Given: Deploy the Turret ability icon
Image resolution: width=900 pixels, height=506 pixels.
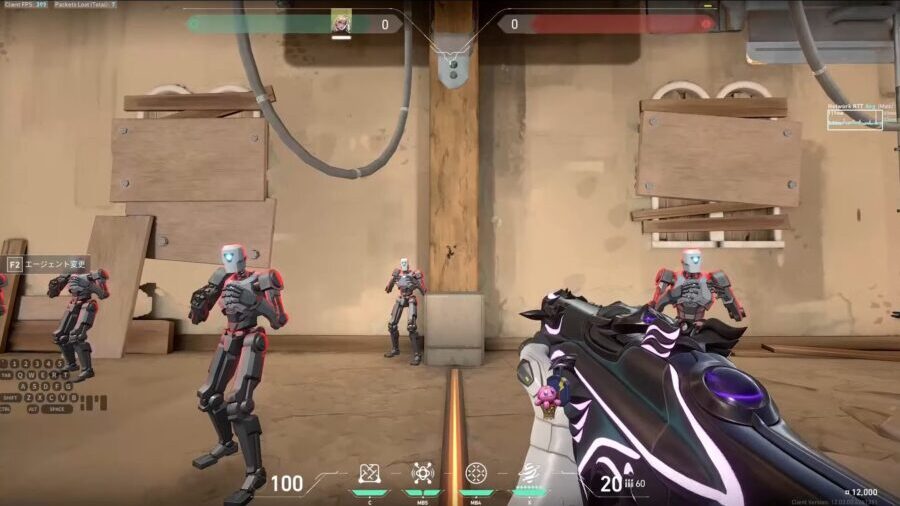Looking at the screenshot, I should [476, 472].
